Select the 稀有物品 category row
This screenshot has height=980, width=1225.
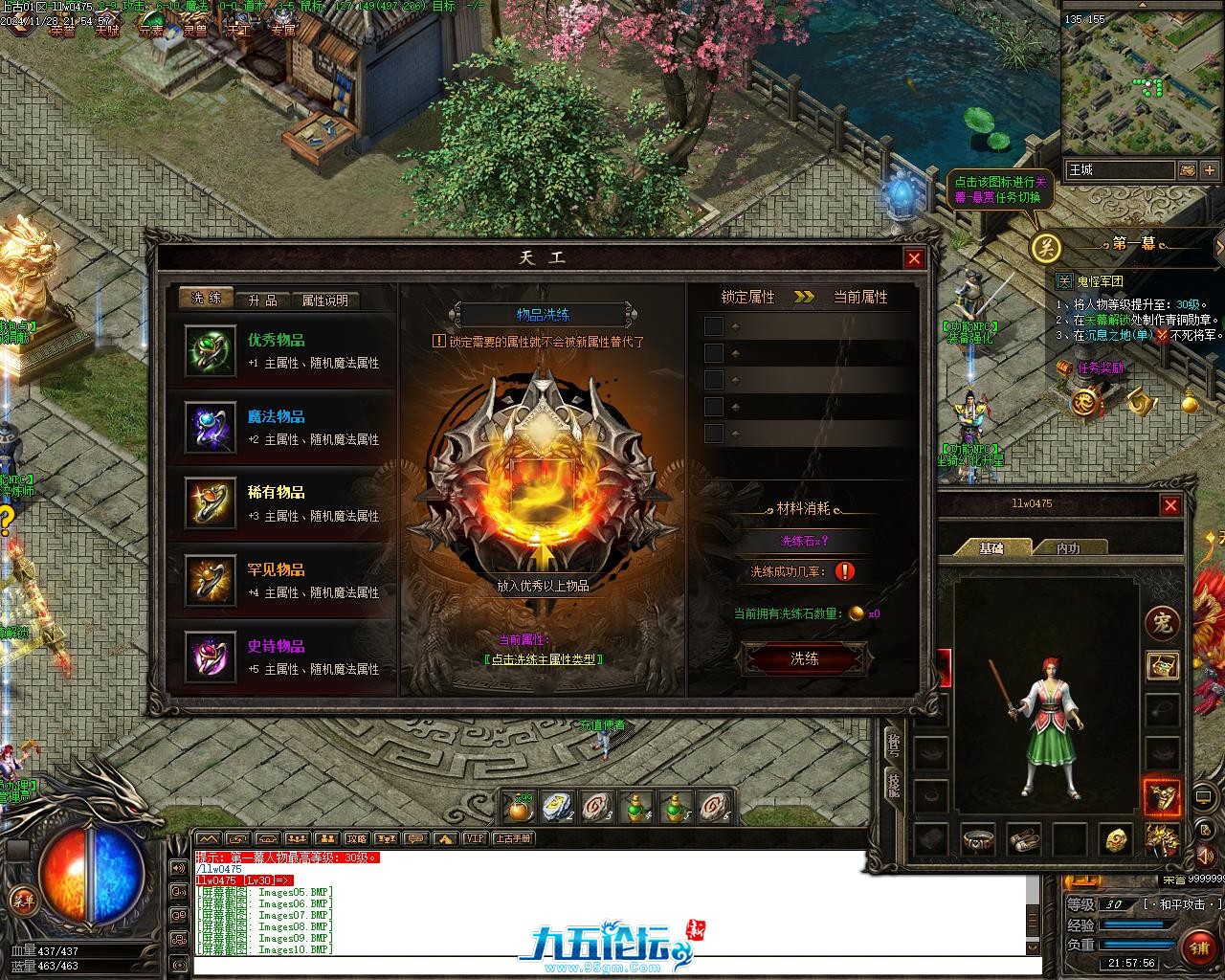pos(282,502)
